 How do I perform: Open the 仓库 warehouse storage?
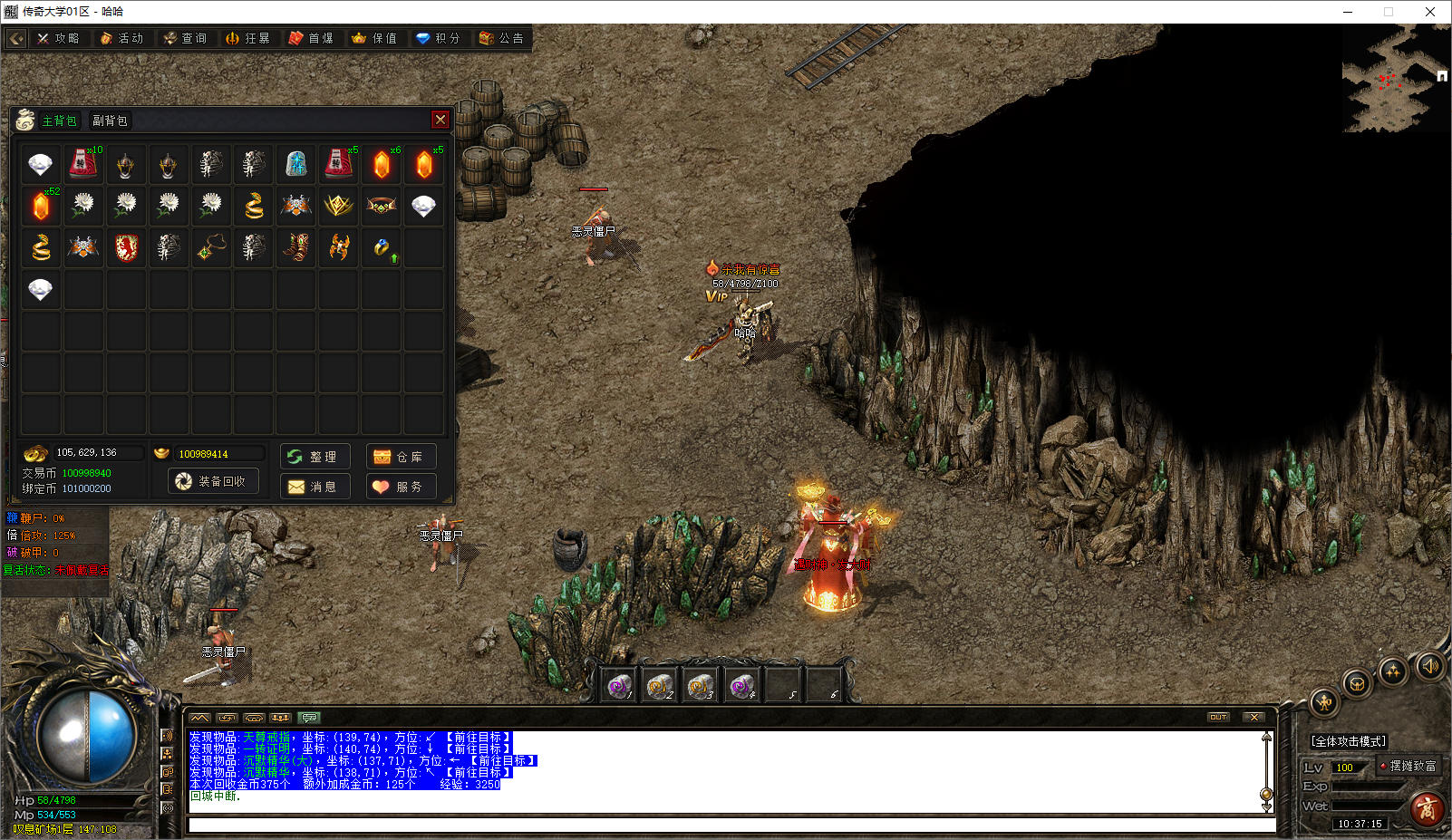click(401, 457)
